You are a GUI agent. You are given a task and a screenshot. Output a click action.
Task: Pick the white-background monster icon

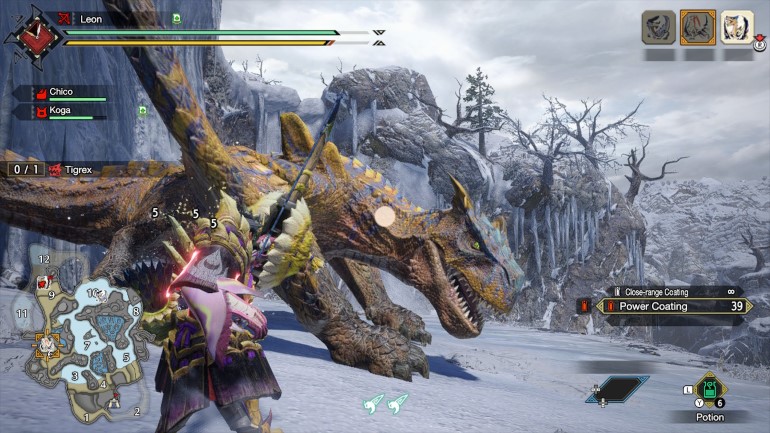click(x=737, y=27)
